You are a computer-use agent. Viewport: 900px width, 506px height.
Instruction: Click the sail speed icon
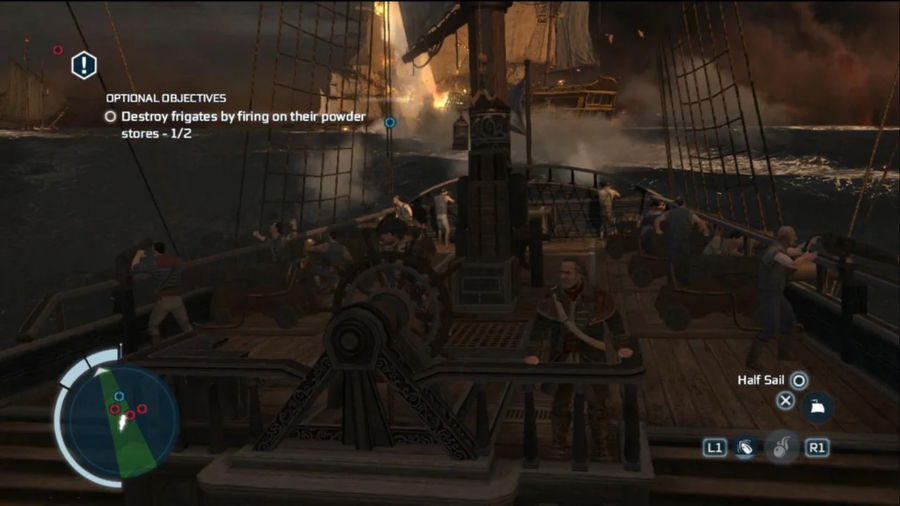pos(817,406)
